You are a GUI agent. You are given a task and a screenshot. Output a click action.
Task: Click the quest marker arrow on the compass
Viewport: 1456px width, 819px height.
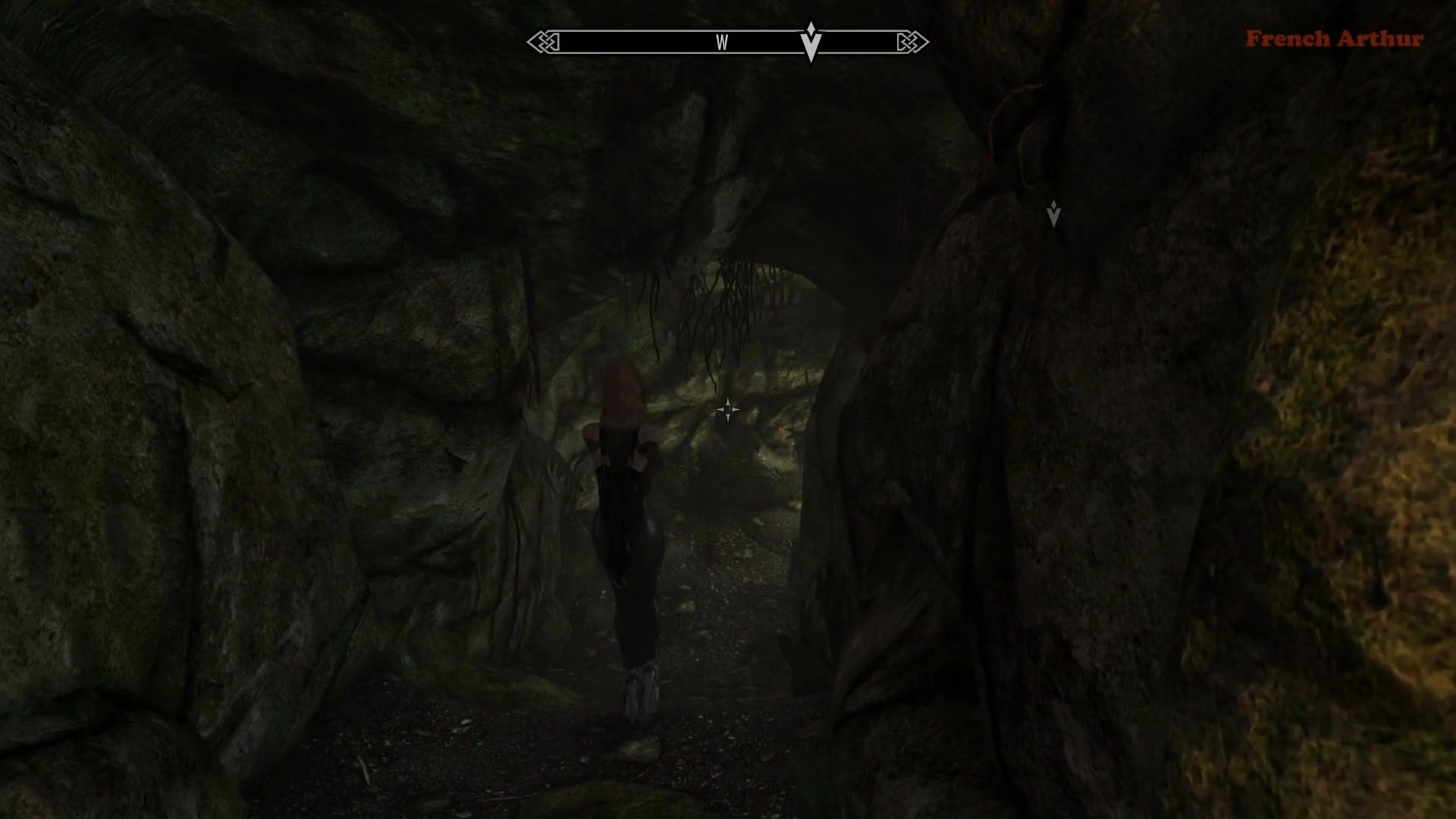pos(811,42)
